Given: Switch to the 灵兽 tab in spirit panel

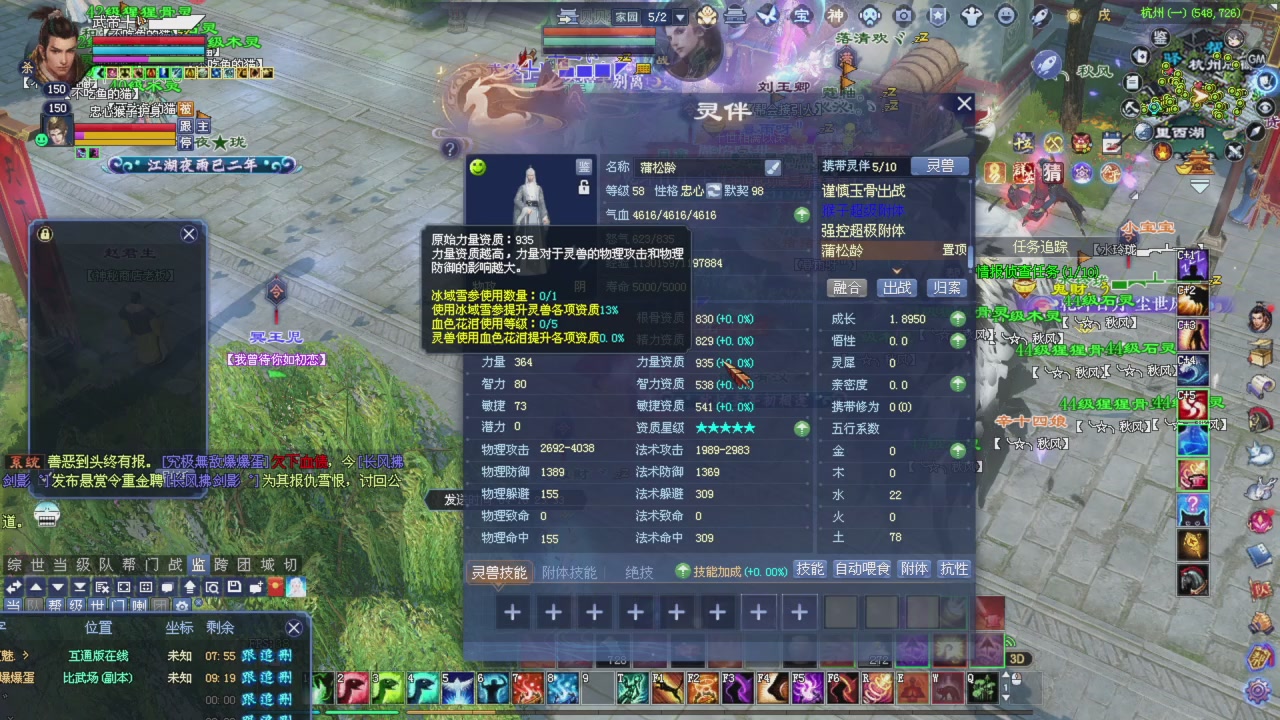Looking at the screenshot, I should [x=940, y=167].
